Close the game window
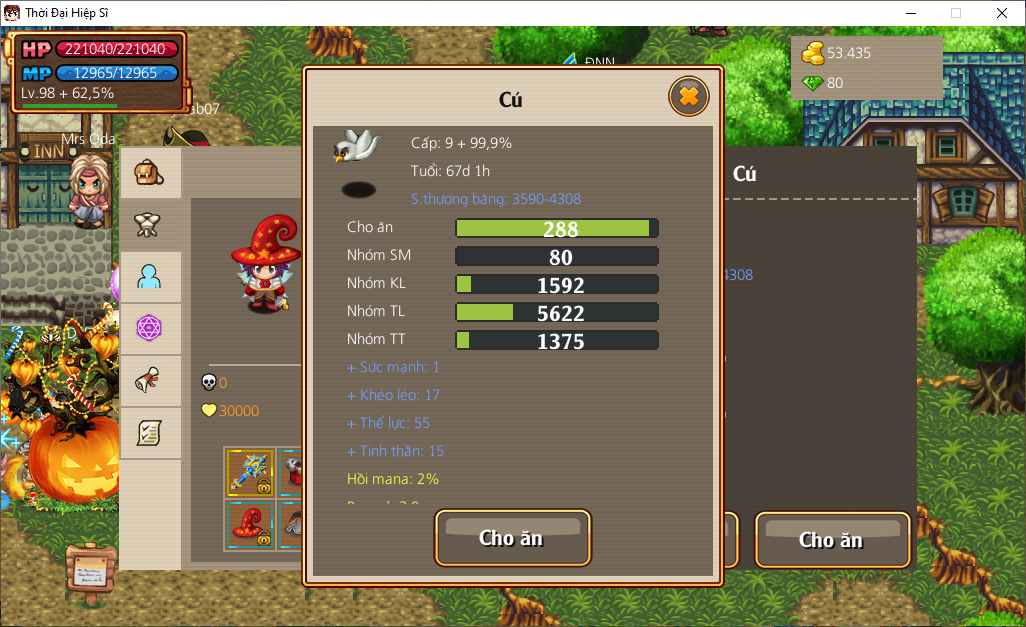1026x627 pixels. pos(1001,13)
